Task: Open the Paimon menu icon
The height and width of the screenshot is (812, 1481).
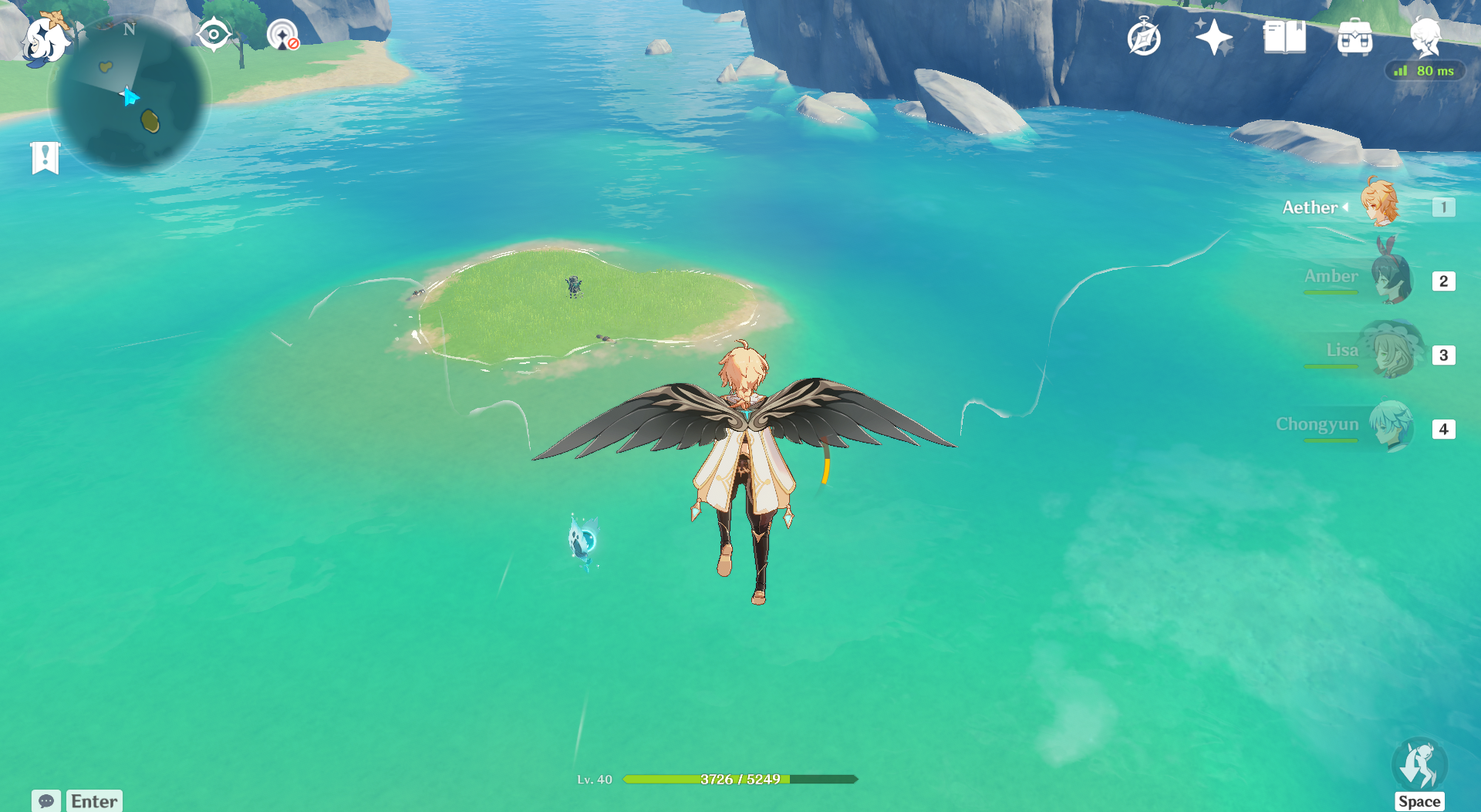Action: click(x=46, y=39)
